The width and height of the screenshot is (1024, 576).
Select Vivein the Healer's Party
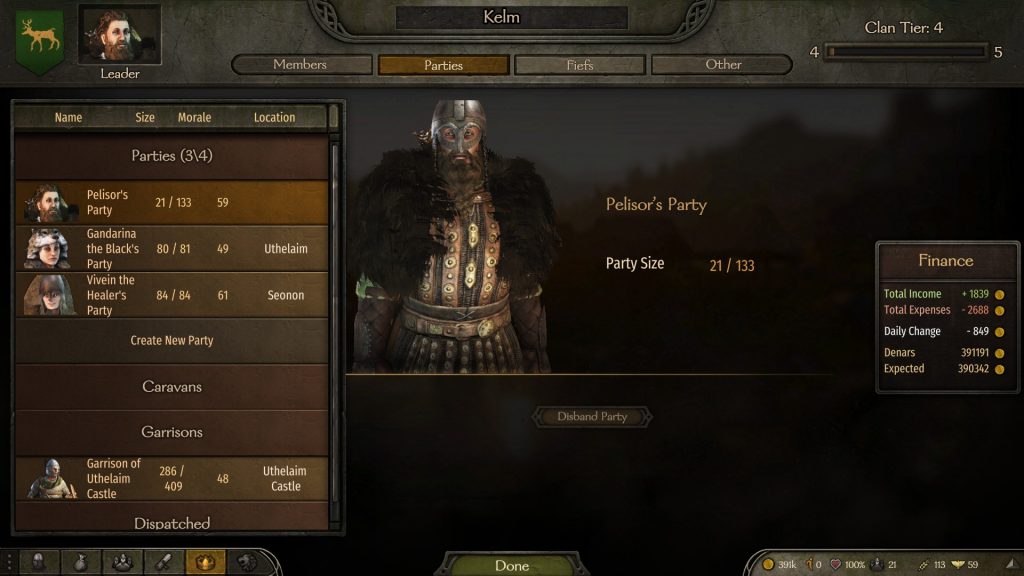point(171,295)
